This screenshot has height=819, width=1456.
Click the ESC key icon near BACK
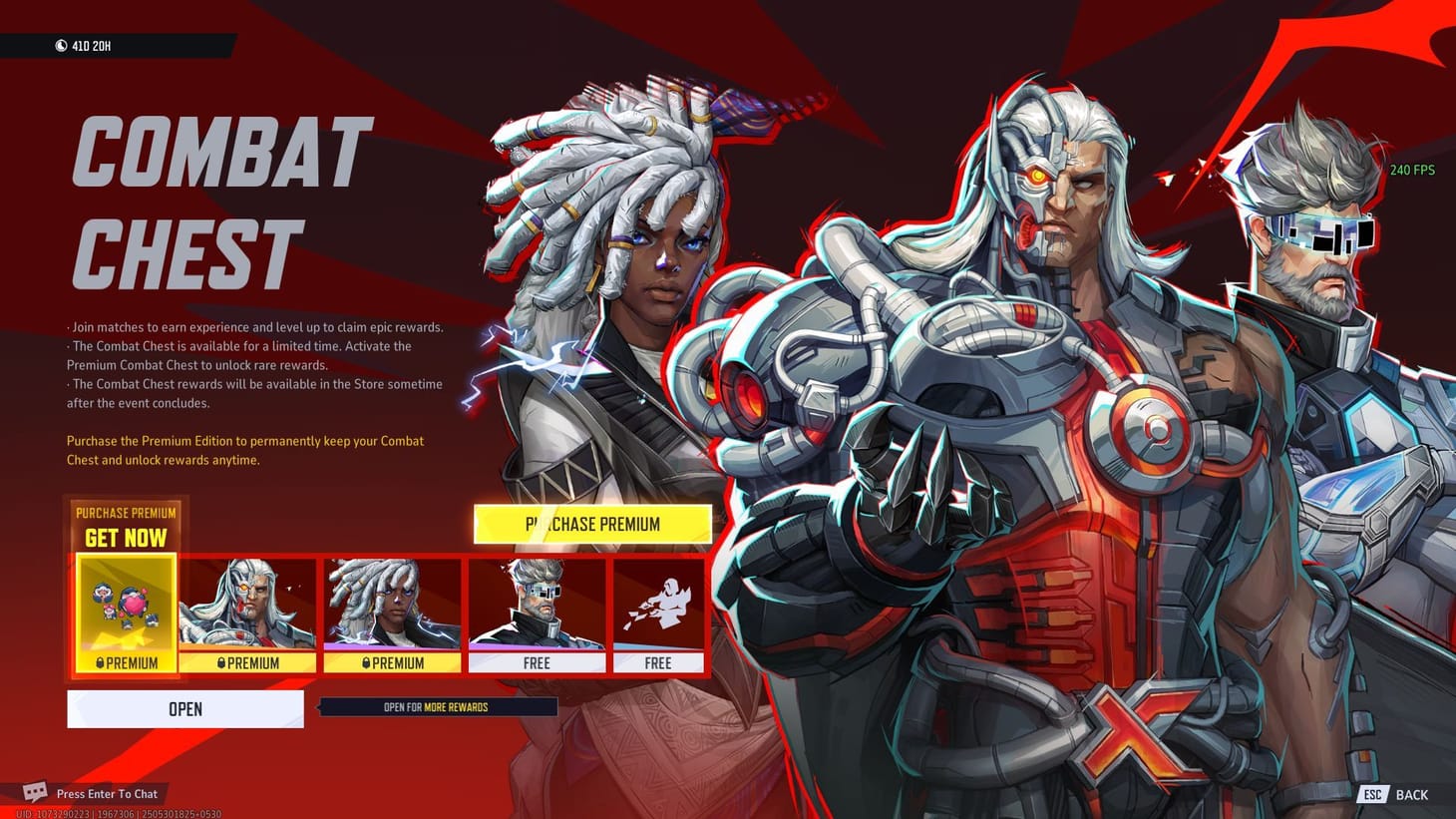(1370, 794)
